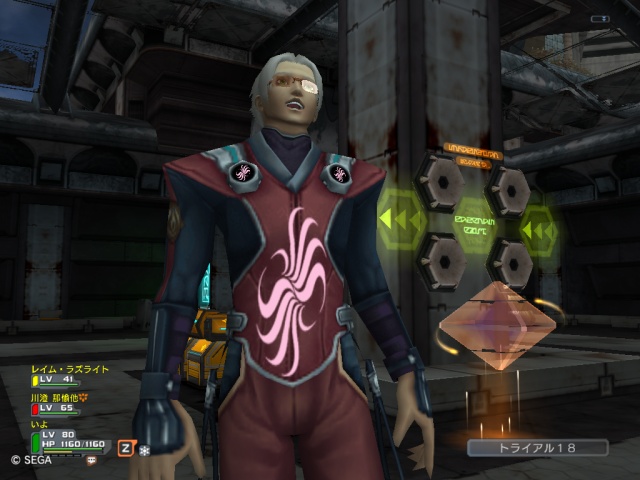Select party member レイム・ラズライト
This screenshot has height=480, width=640.
(68, 369)
